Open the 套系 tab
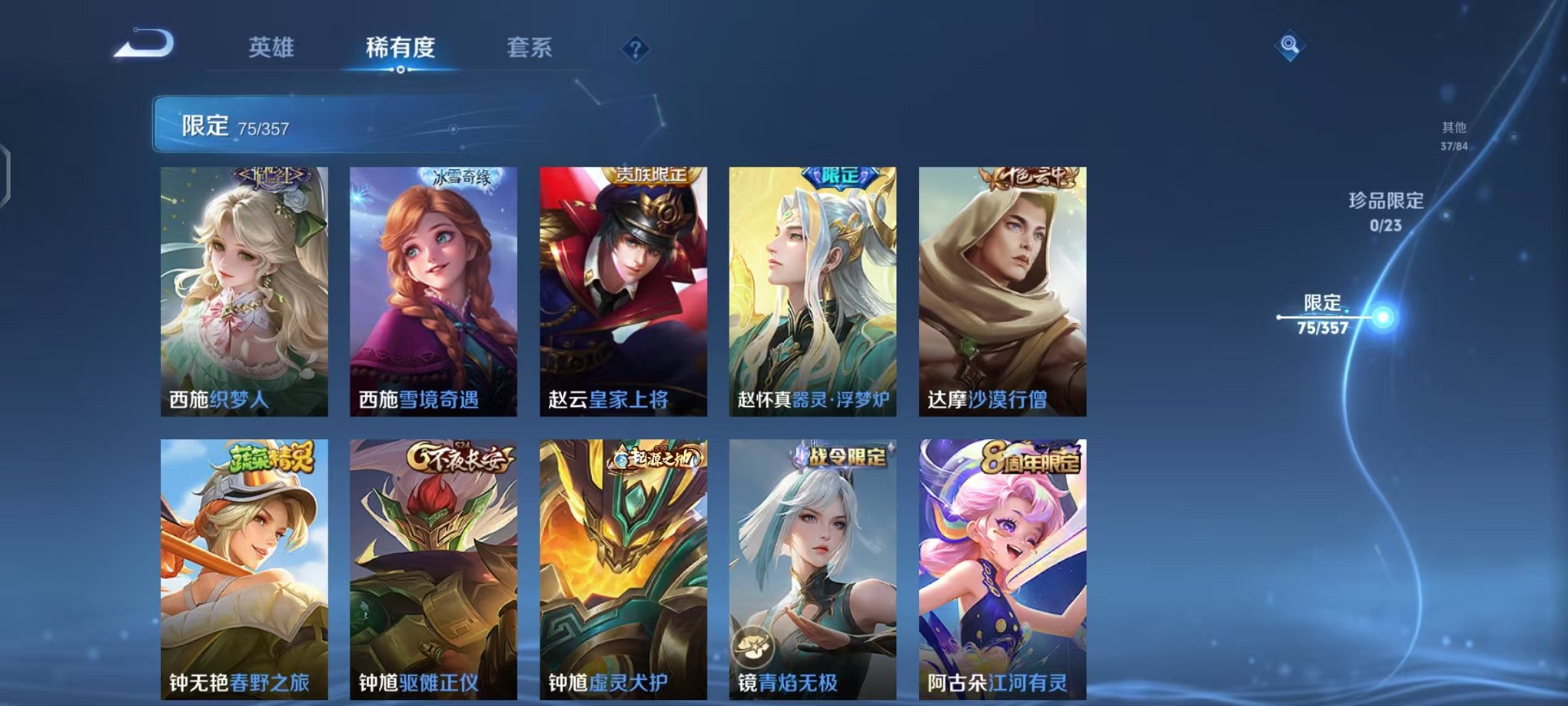 530,47
